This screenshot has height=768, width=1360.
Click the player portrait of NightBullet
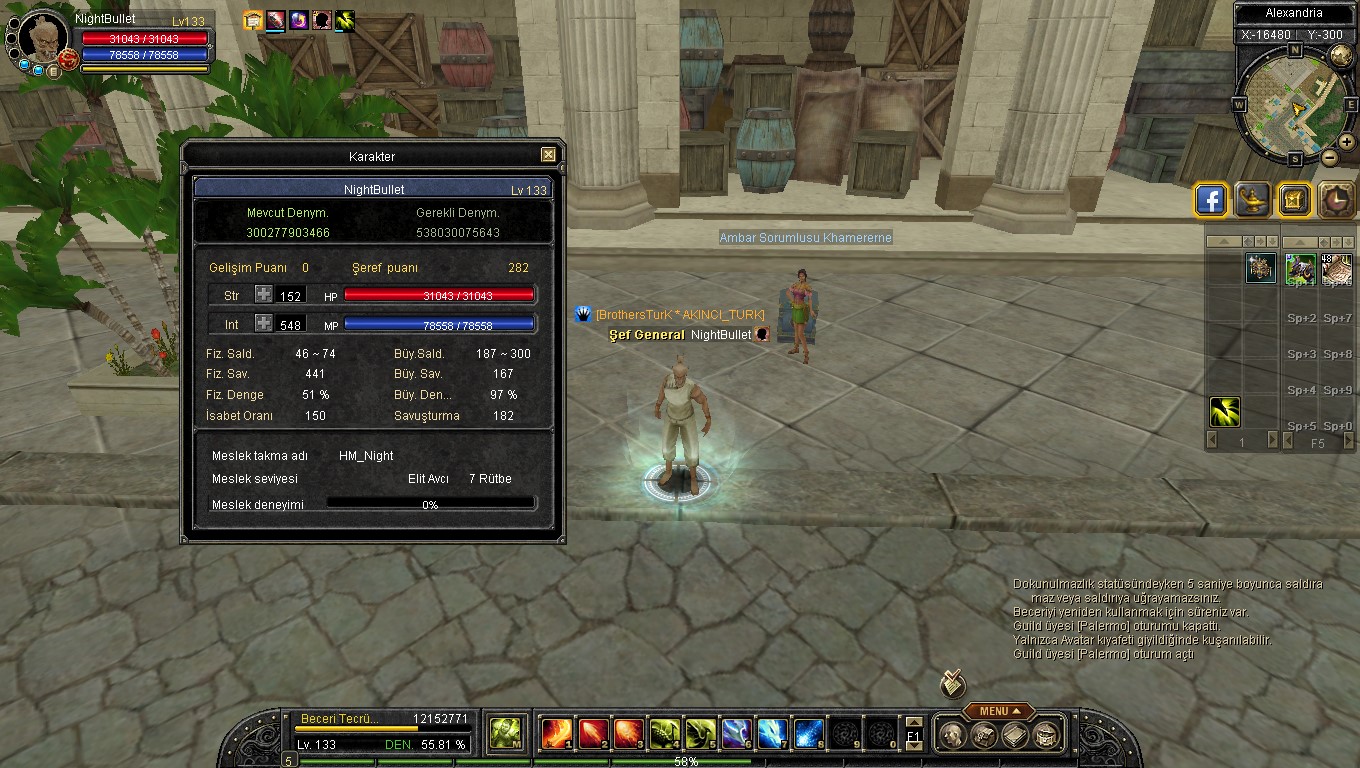point(44,38)
